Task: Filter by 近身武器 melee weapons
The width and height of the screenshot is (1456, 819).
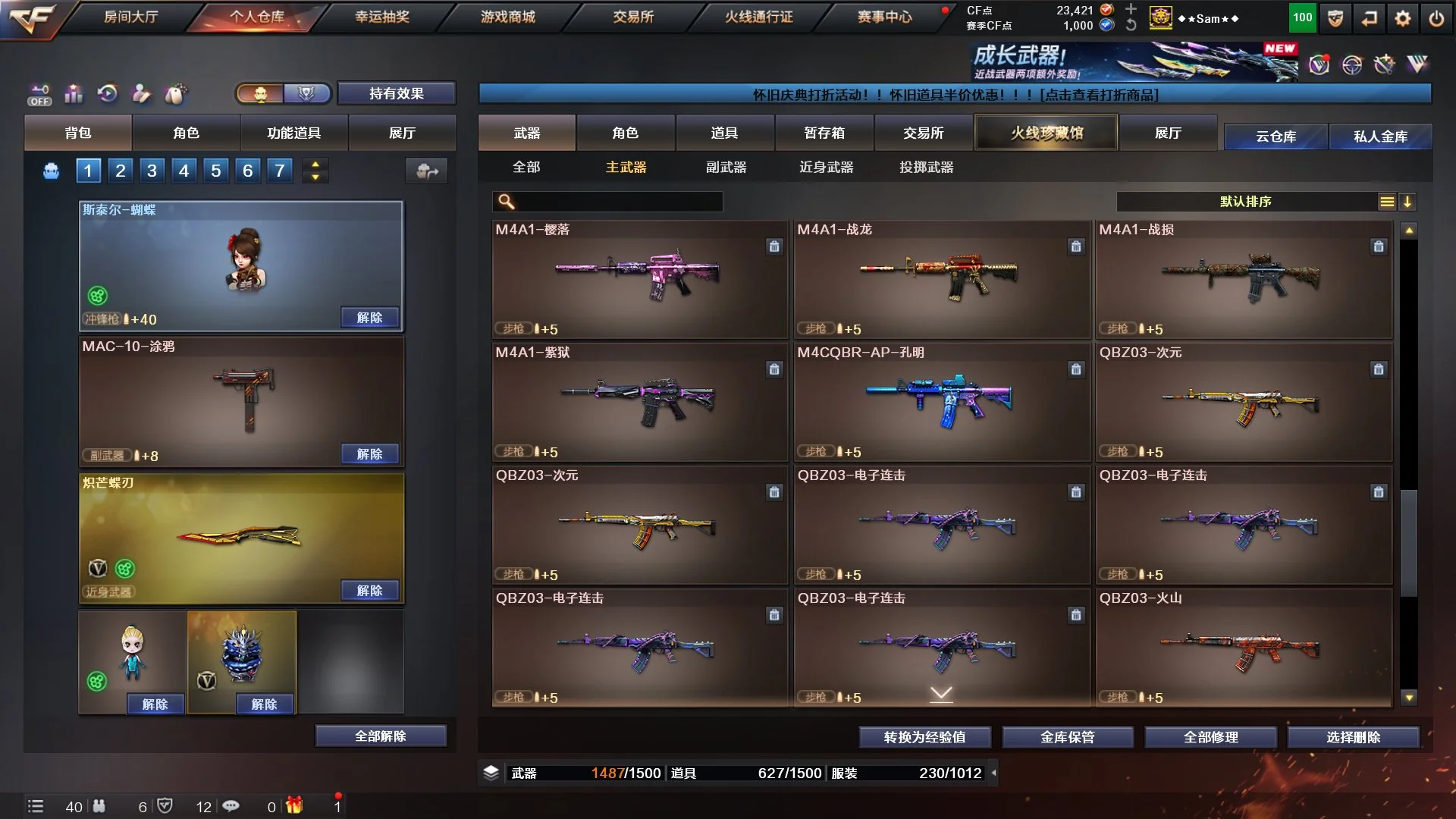Action: coord(826,167)
